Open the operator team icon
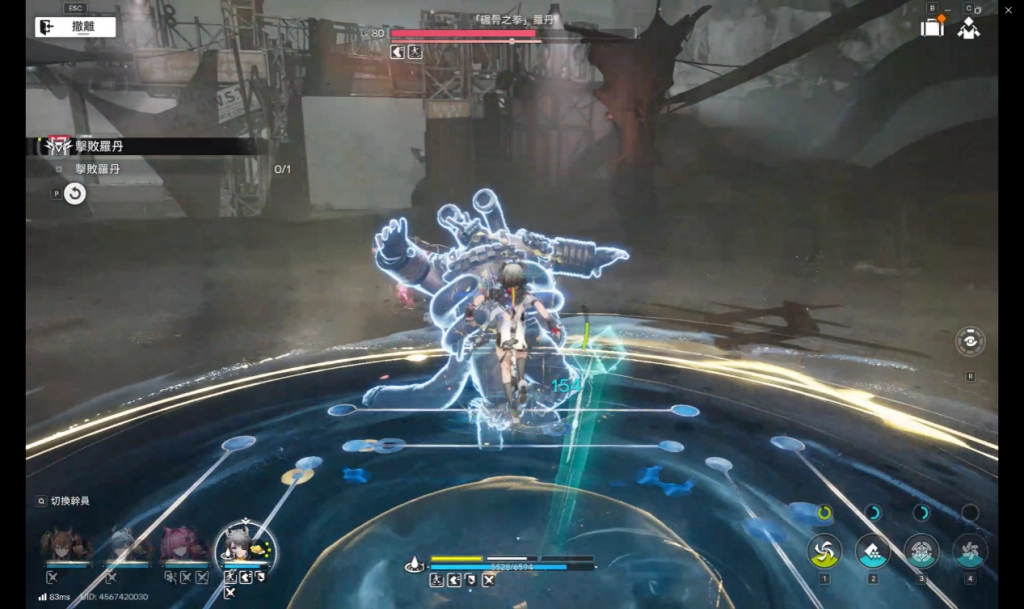 coord(968,28)
